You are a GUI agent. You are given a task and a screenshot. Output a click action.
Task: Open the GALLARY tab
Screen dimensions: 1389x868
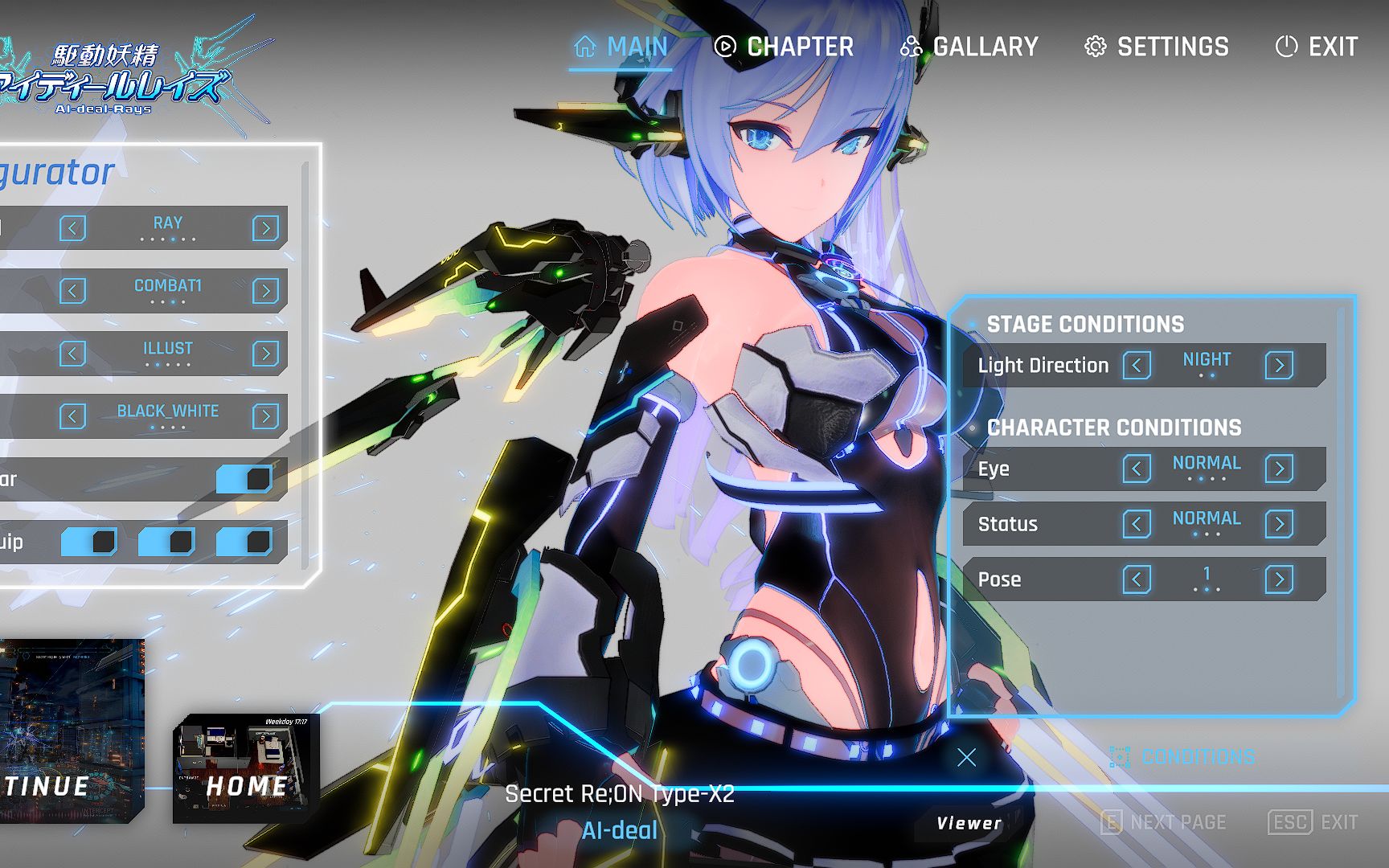969,47
